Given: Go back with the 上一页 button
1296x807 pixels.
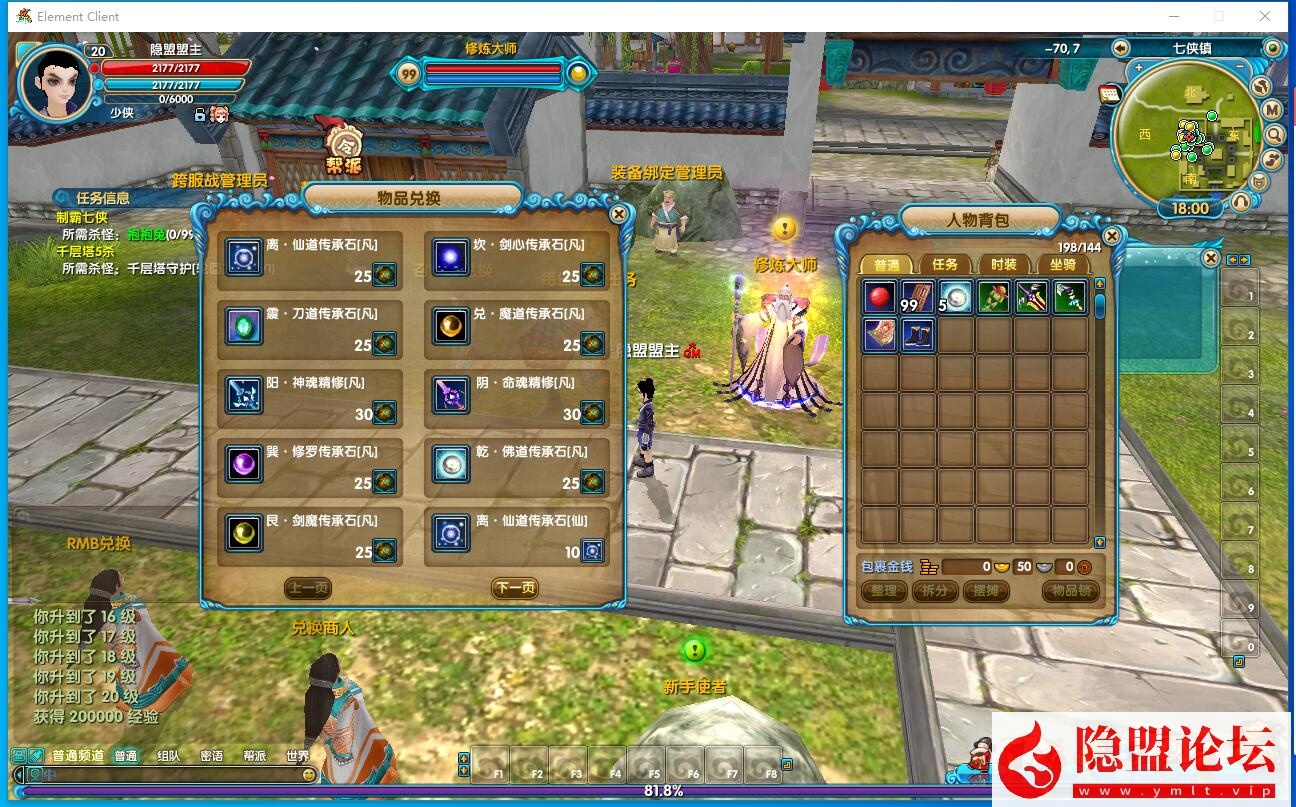Looking at the screenshot, I should coord(307,588).
